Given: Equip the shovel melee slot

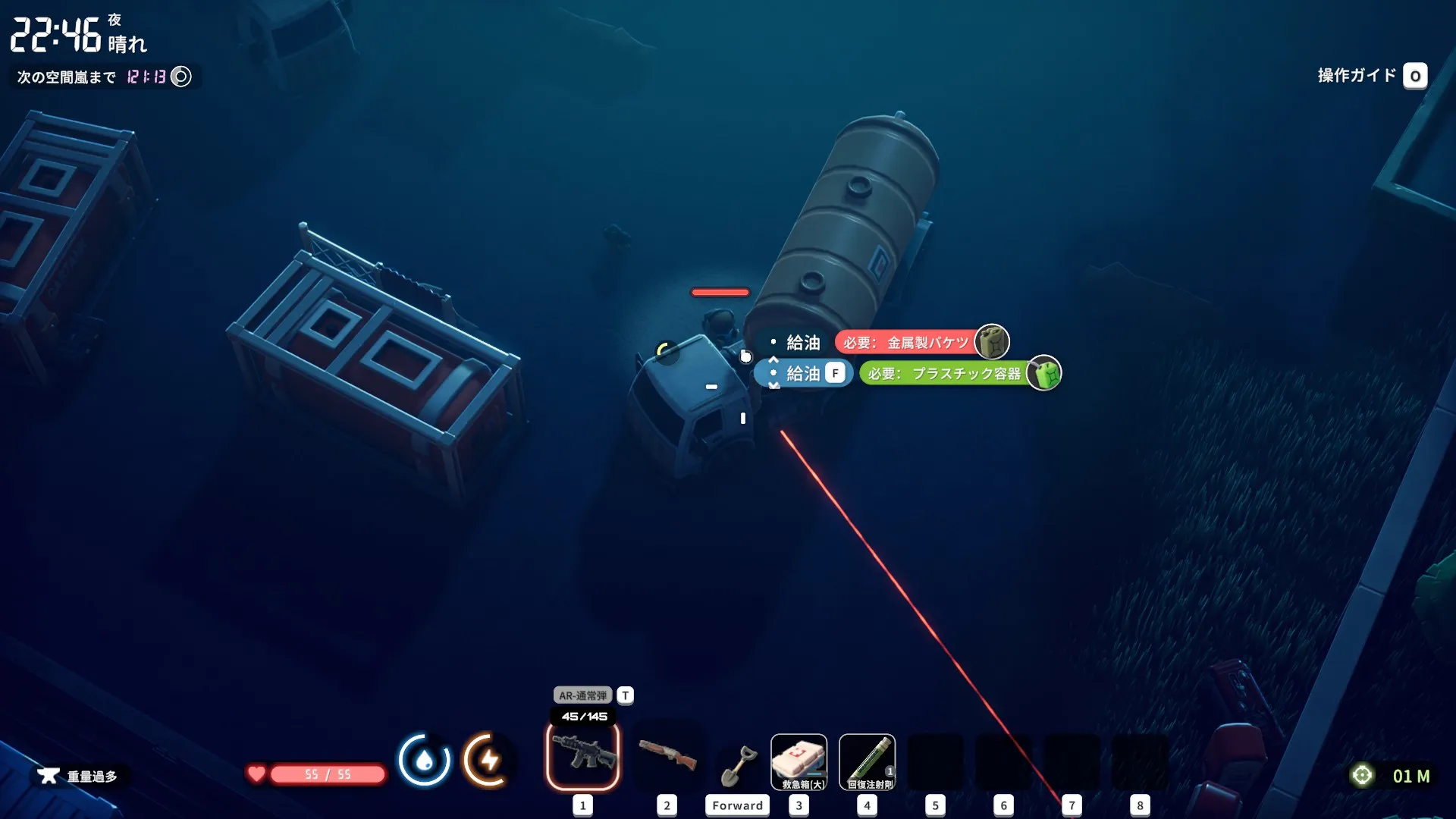Looking at the screenshot, I should coord(737,764).
